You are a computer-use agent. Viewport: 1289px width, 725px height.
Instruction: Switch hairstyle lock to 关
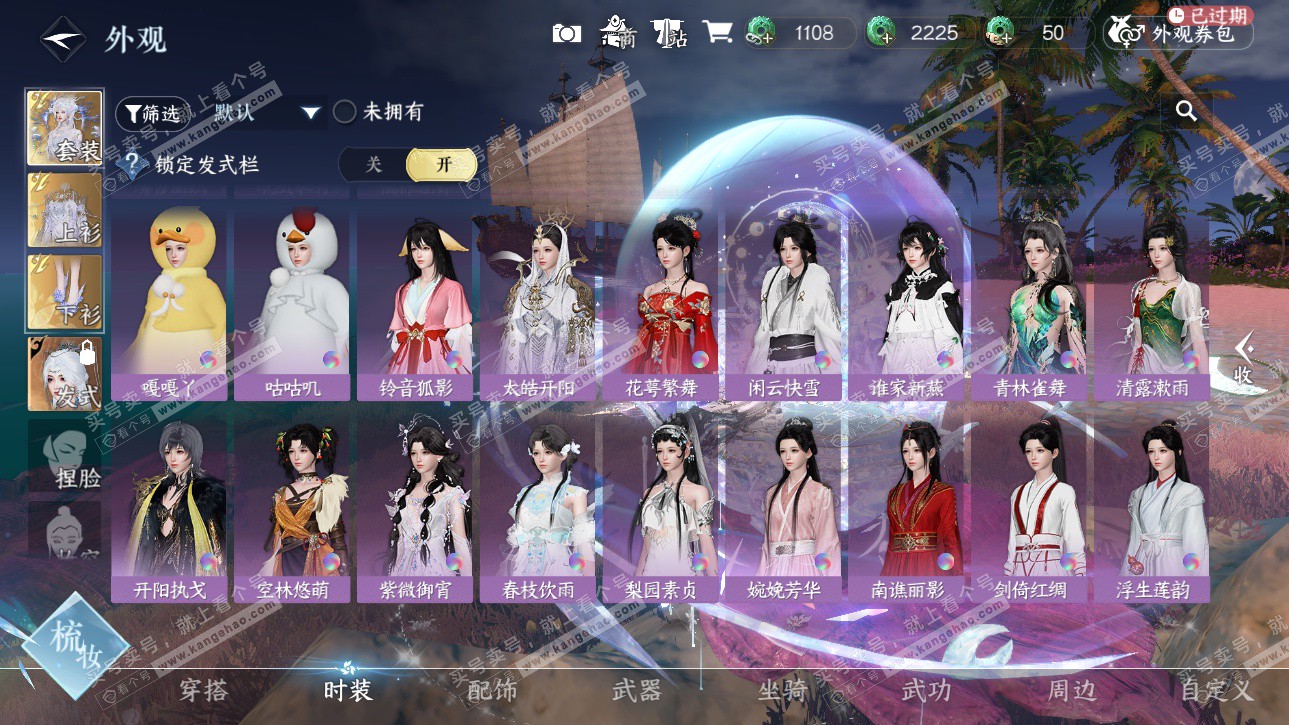(x=373, y=165)
